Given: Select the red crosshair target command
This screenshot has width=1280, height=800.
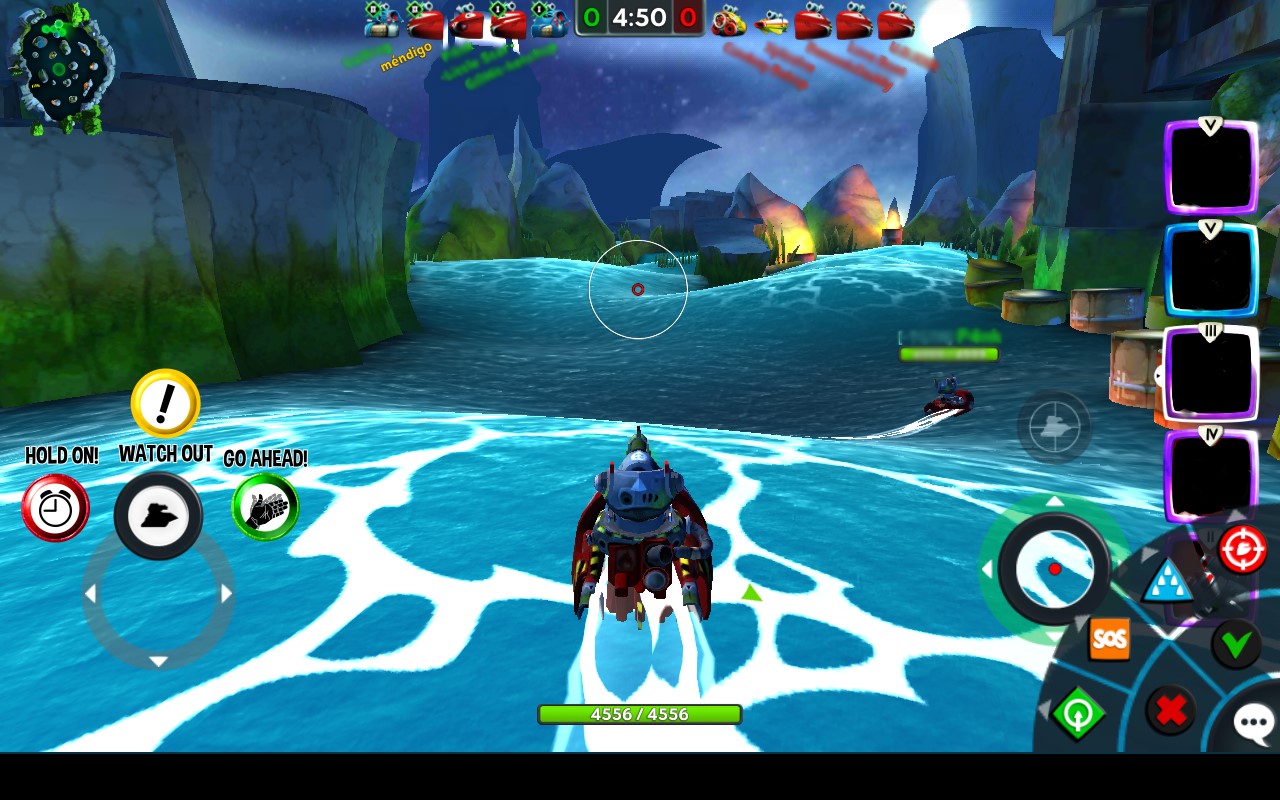Looking at the screenshot, I should 1242,549.
